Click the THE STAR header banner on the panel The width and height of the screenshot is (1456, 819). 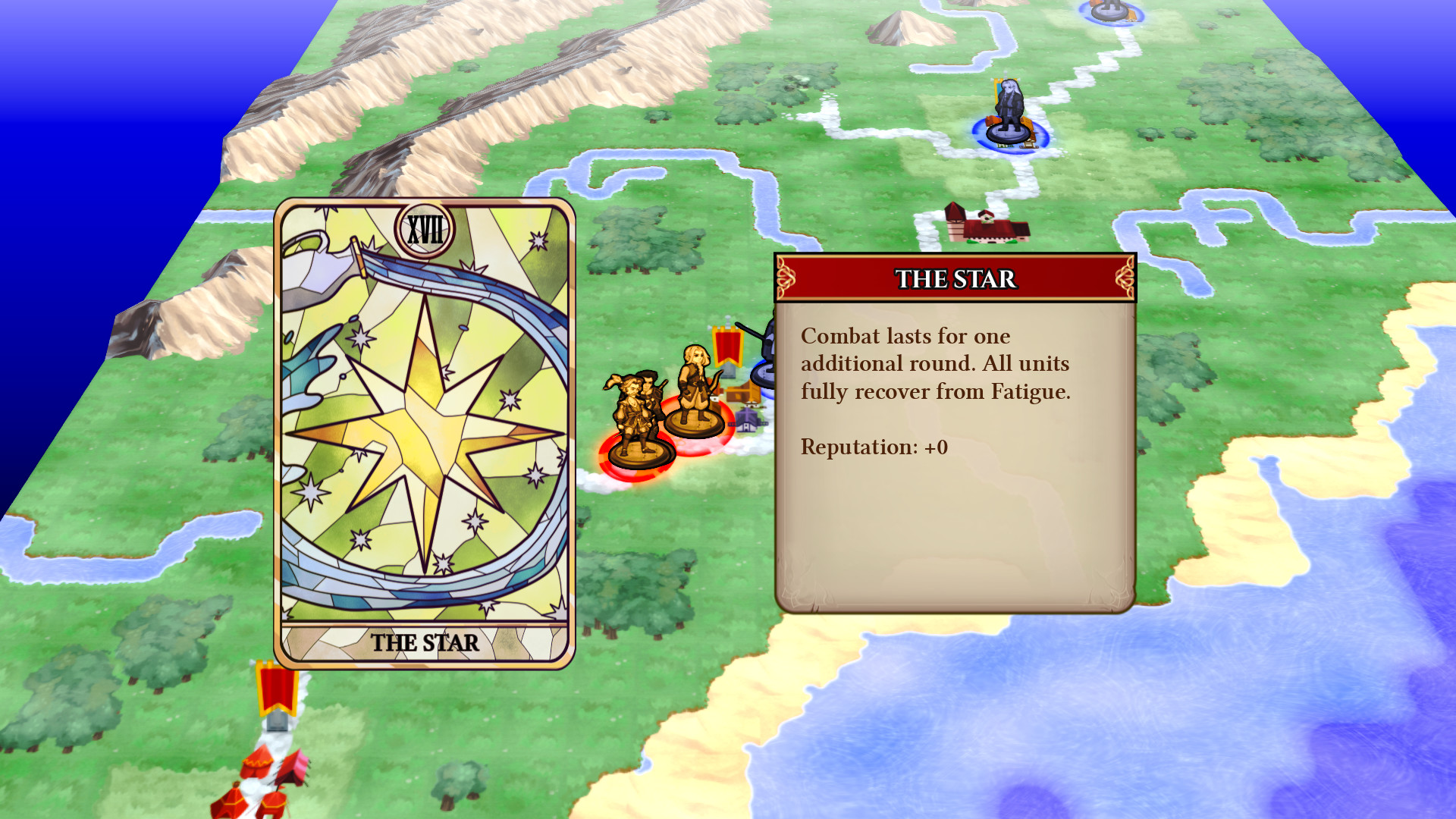tap(955, 279)
